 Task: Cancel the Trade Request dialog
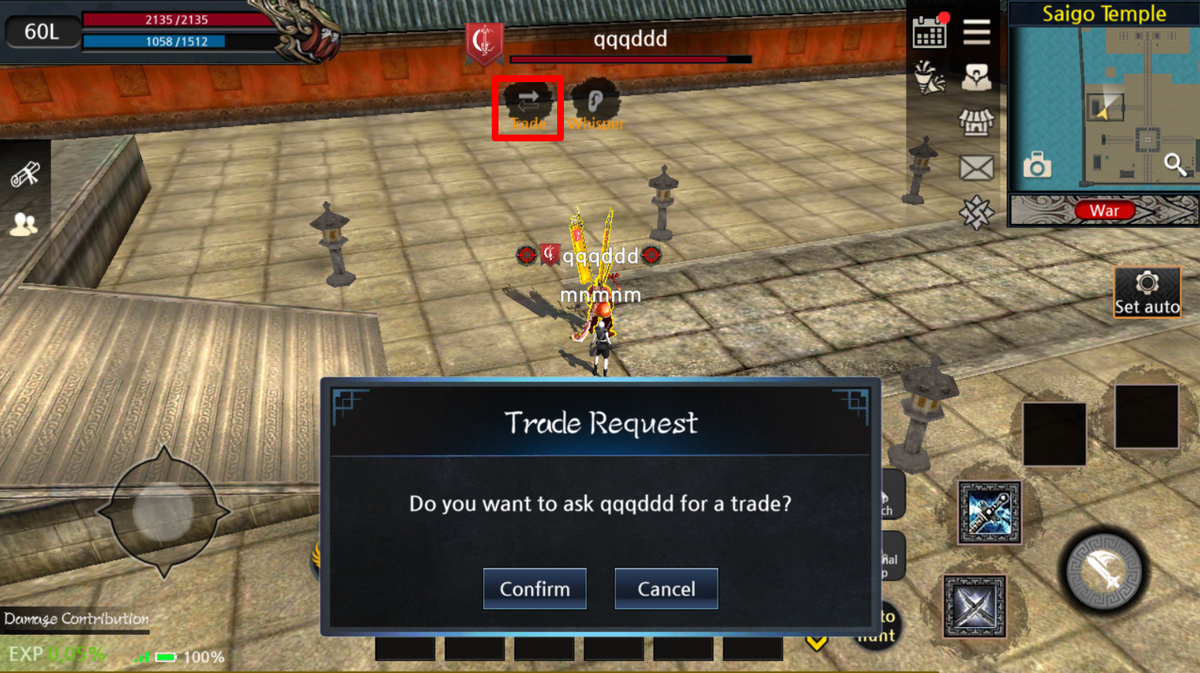click(x=666, y=589)
